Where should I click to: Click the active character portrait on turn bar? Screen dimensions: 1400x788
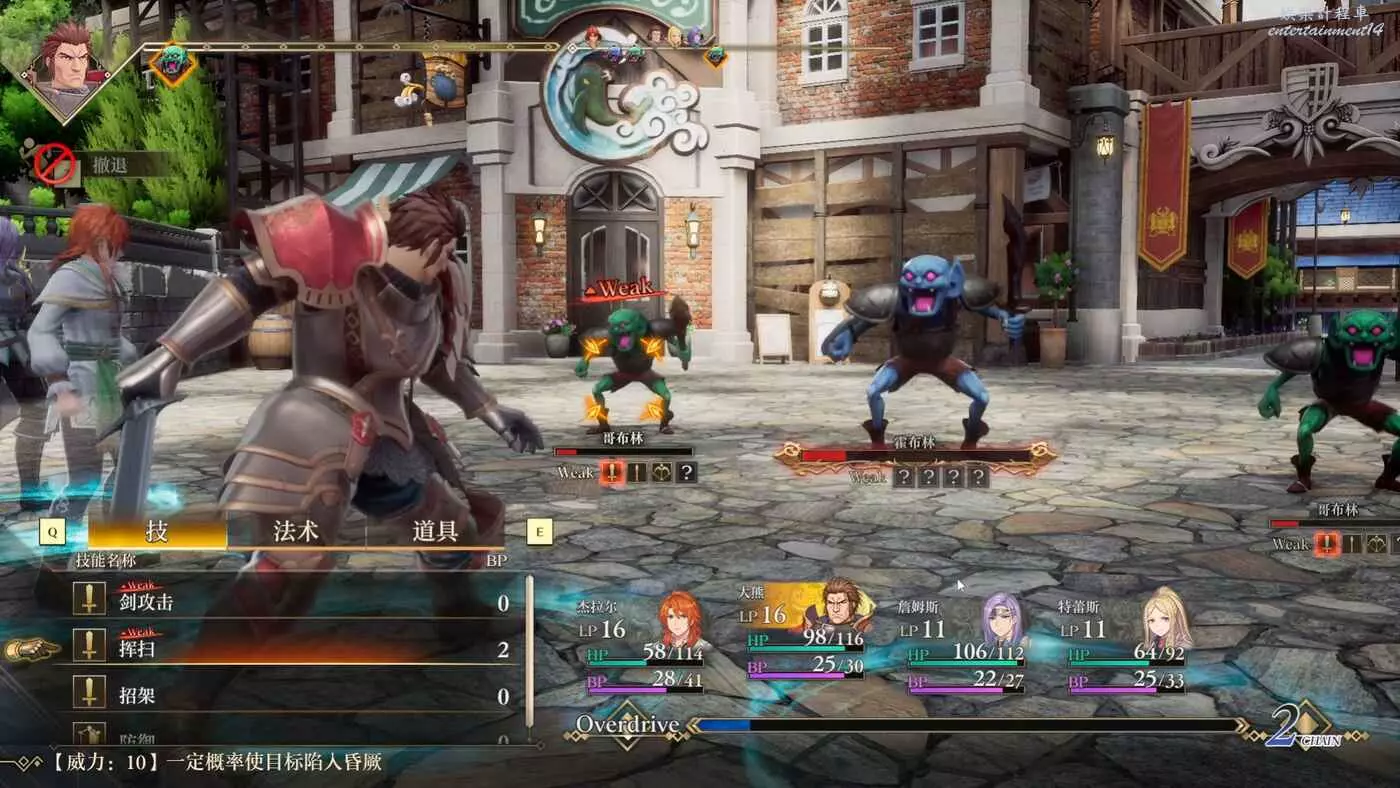66,68
